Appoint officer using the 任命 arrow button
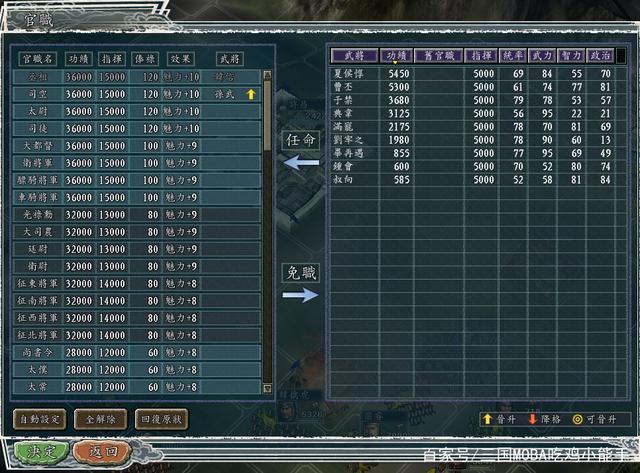Image resolution: width=640 pixels, height=473 pixels. (x=301, y=149)
